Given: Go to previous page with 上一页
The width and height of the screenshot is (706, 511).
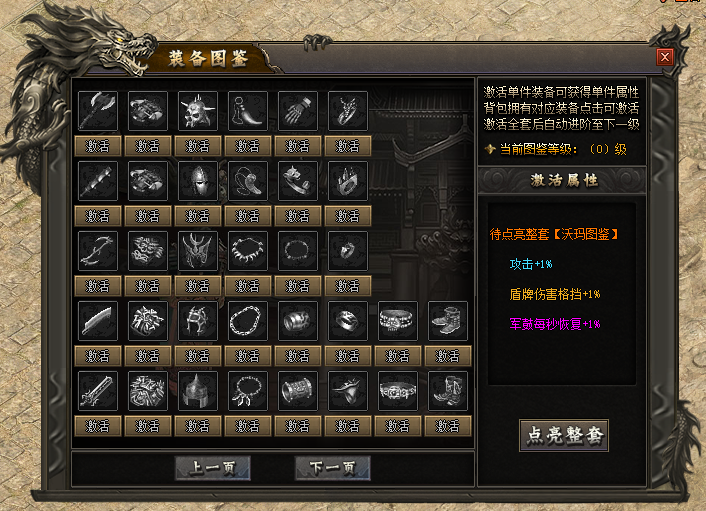Looking at the screenshot, I should tap(212, 468).
